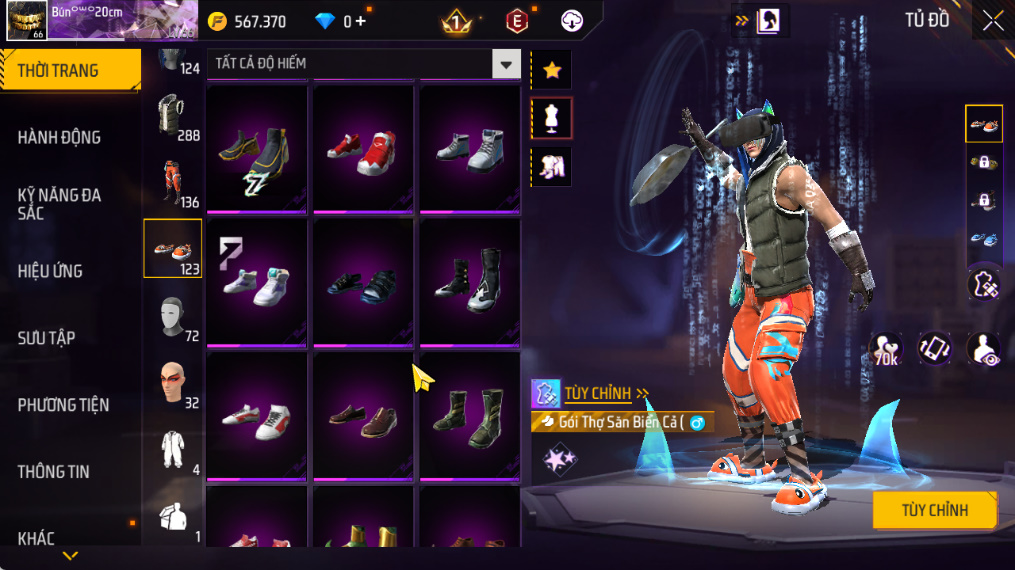The height and width of the screenshot is (570, 1015).
Task: Go to Phương Tiện tab
Action: (63, 405)
